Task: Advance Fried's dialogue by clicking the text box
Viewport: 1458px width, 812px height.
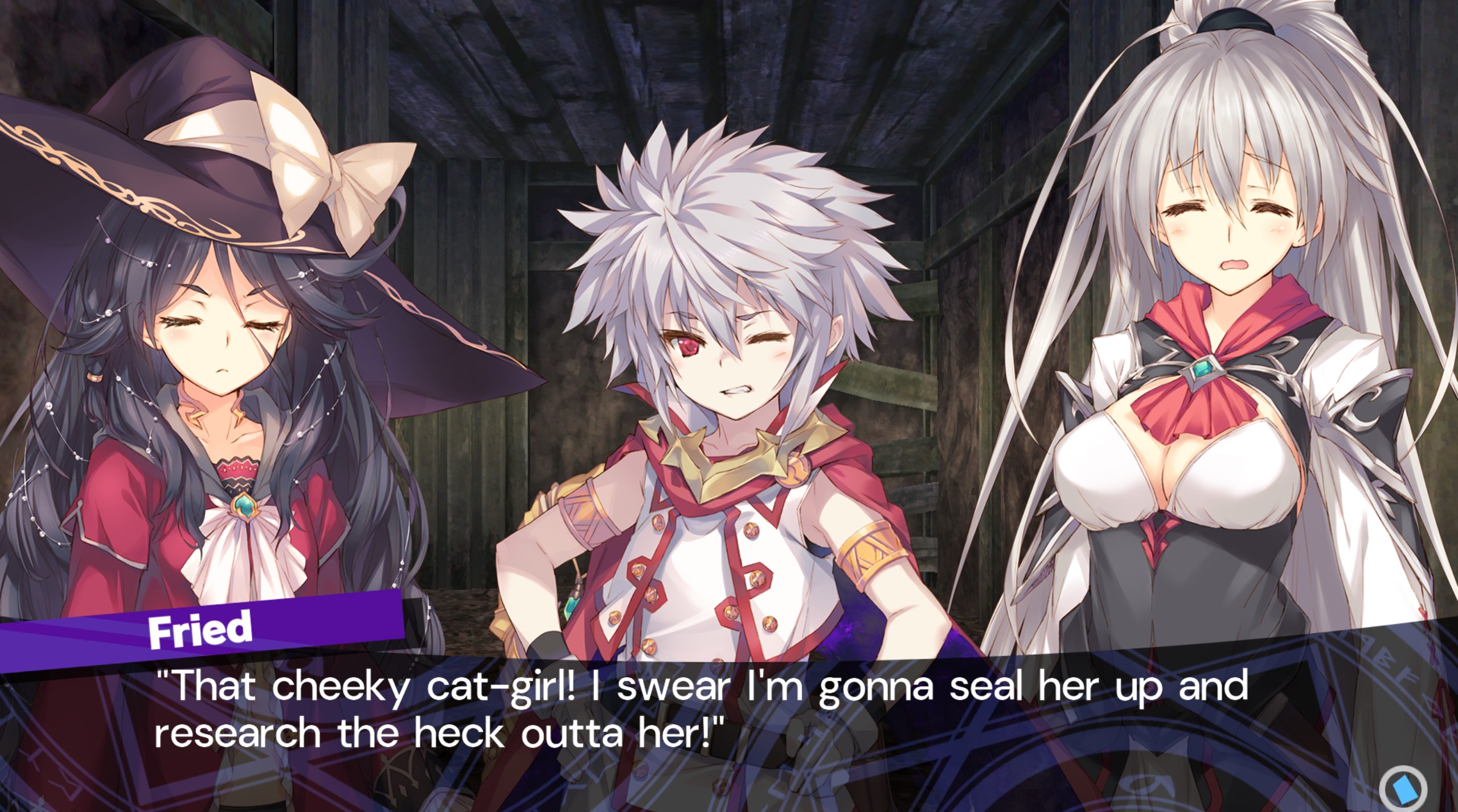Action: [701, 711]
